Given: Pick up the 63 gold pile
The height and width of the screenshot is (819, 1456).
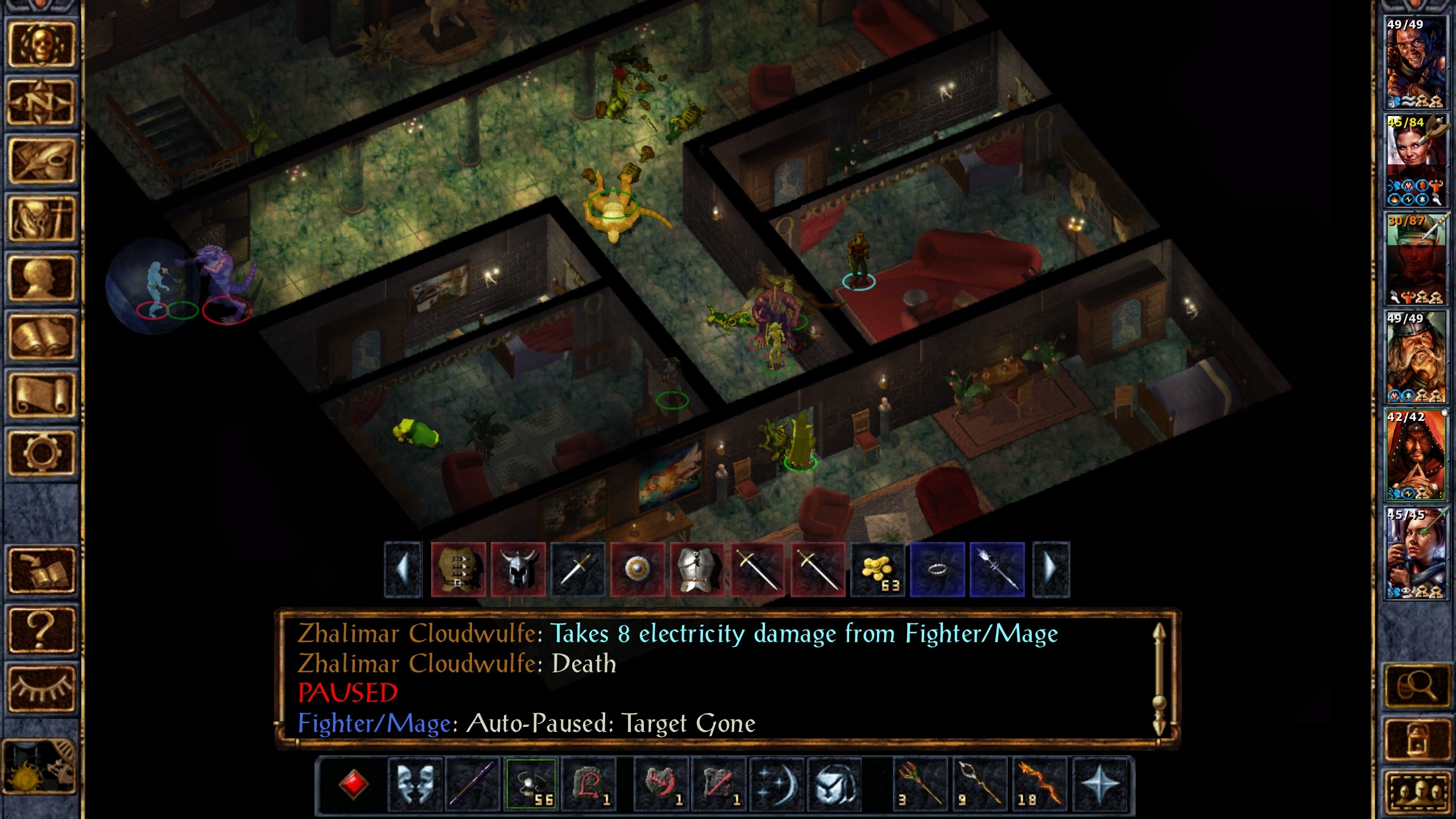Looking at the screenshot, I should pyautogui.click(x=877, y=570).
